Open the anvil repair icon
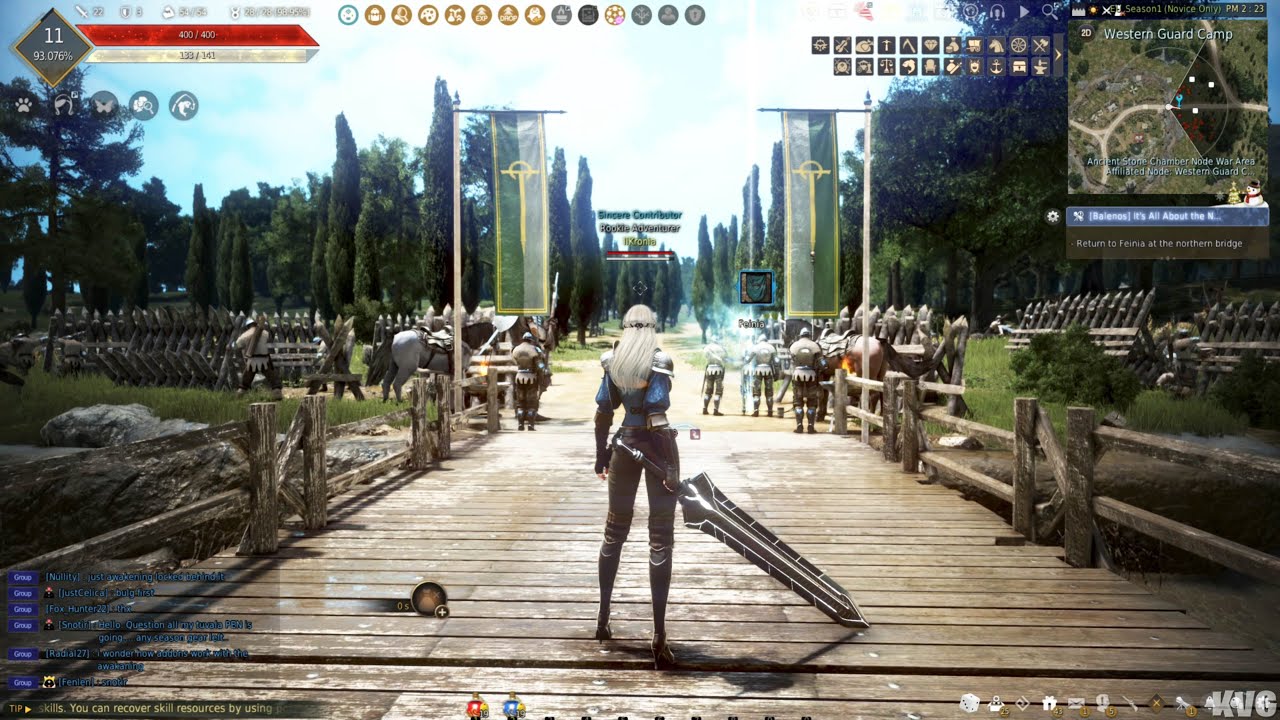Image resolution: width=1280 pixels, height=720 pixels. point(1041,66)
